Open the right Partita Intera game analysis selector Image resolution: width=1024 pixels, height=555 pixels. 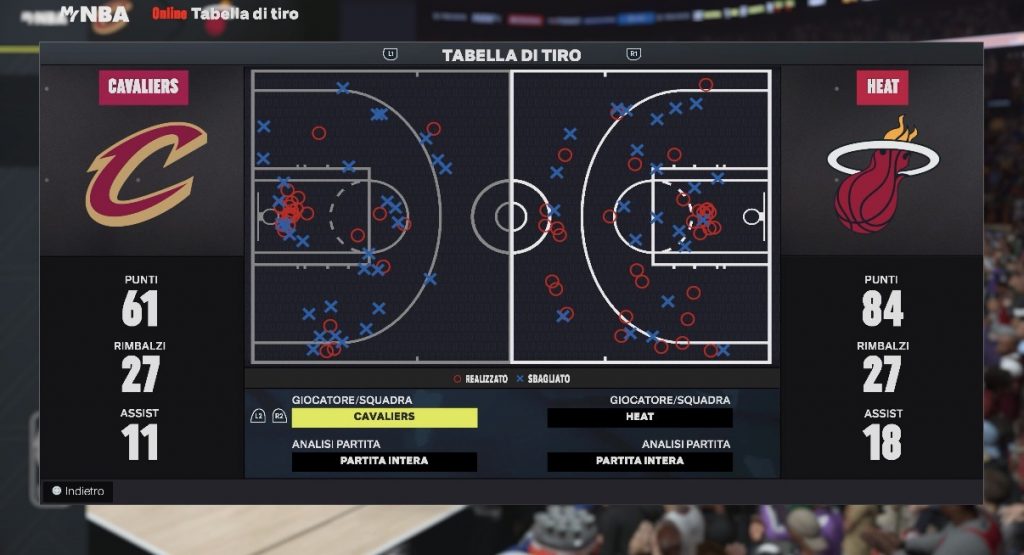640,461
